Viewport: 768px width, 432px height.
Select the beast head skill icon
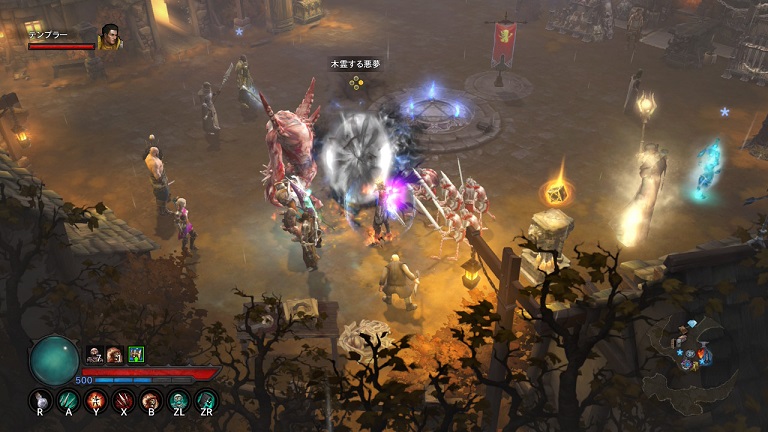151,400
